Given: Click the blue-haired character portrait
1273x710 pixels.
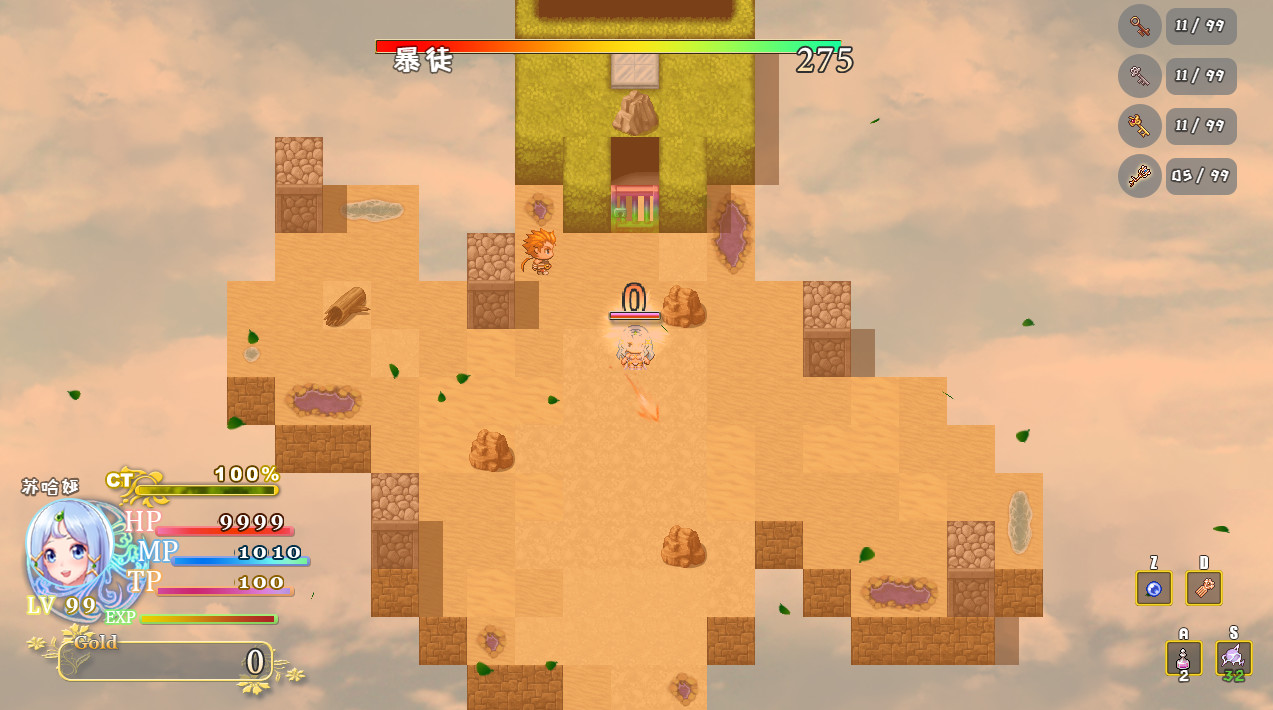Looking at the screenshot, I should (70, 555).
